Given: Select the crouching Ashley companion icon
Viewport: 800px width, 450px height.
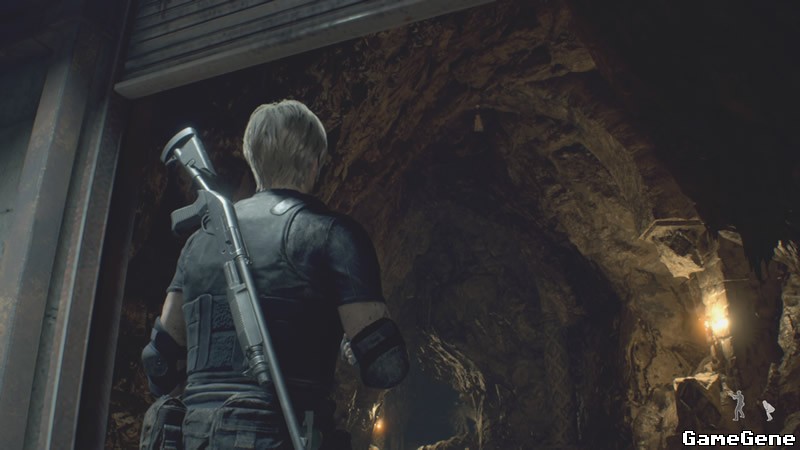Looking at the screenshot, I should [x=768, y=409].
